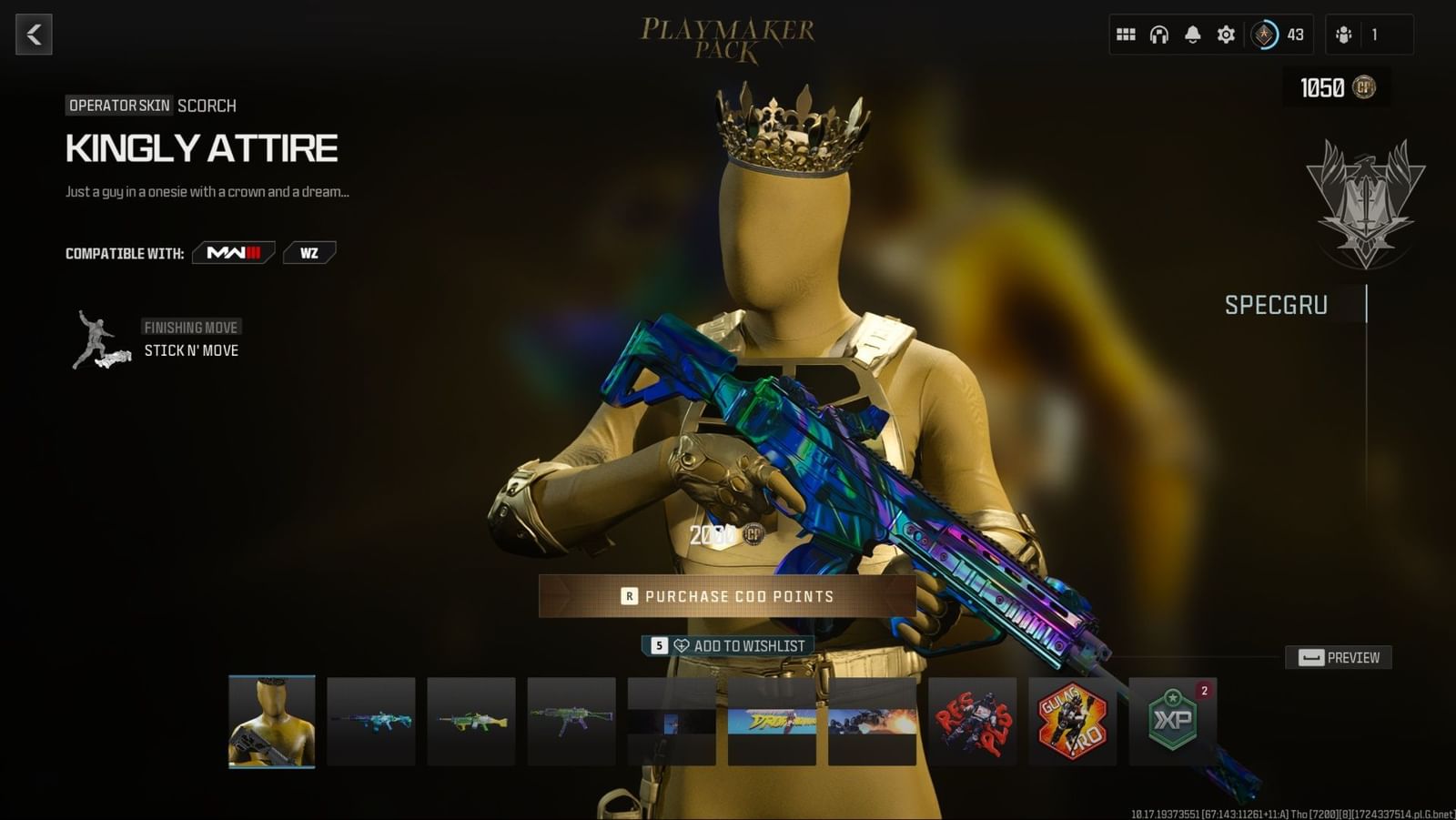
Task: Click Add to Wishlist
Action: coord(728,644)
